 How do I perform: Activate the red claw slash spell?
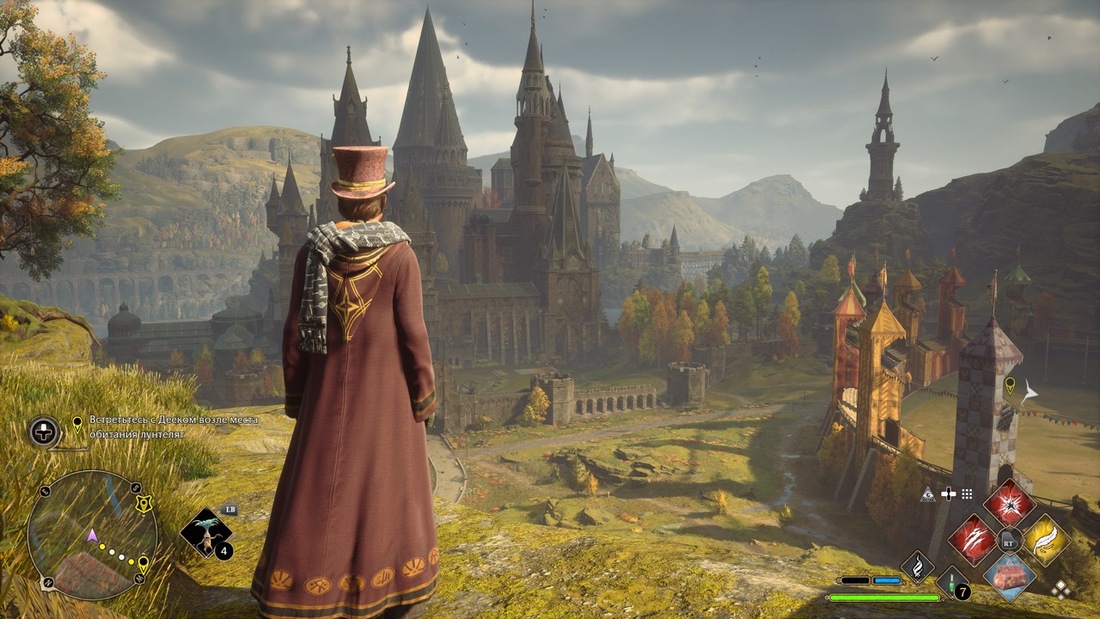point(972,540)
